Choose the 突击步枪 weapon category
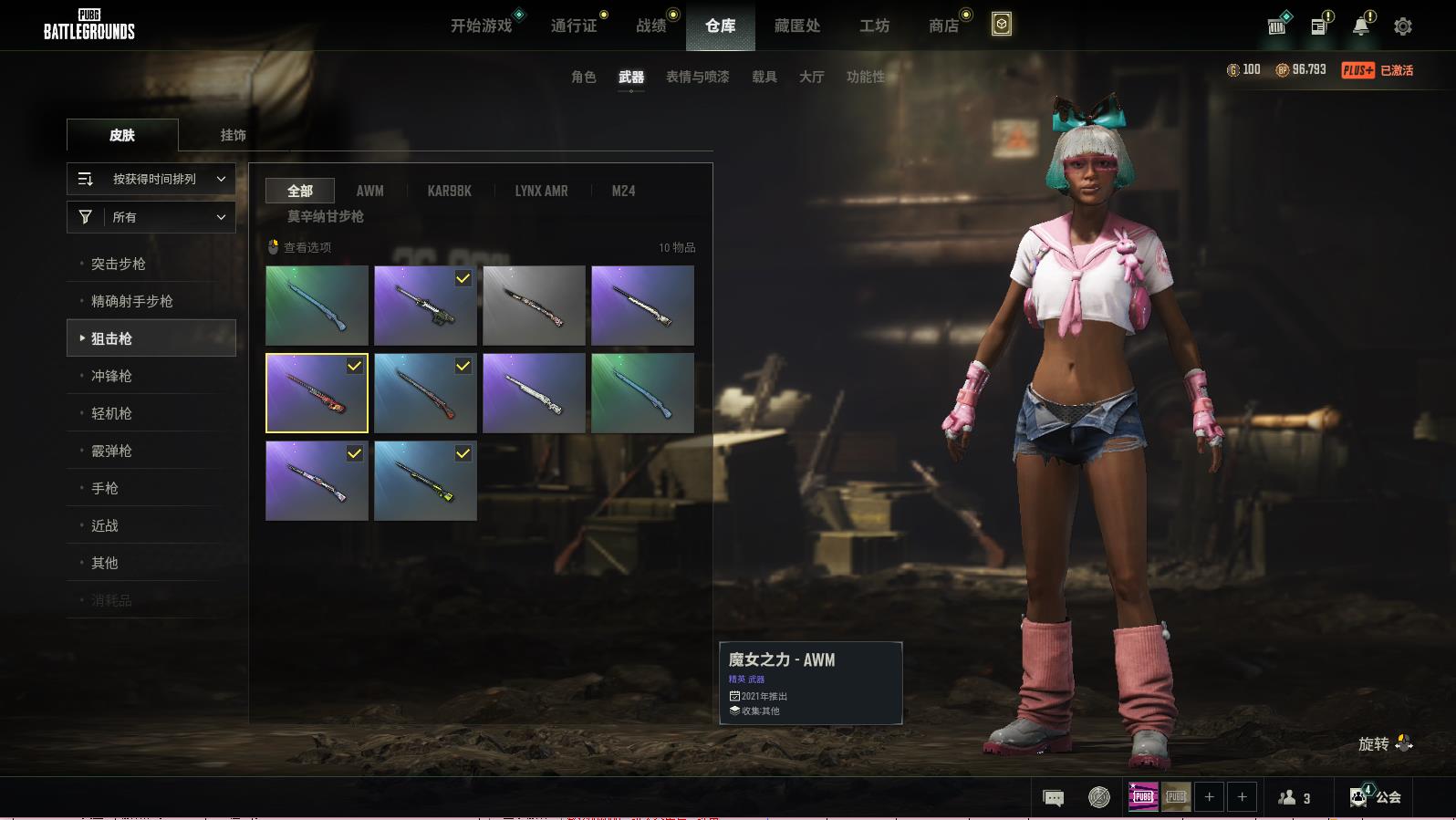Image resolution: width=1456 pixels, height=820 pixels. click(119, 264)
